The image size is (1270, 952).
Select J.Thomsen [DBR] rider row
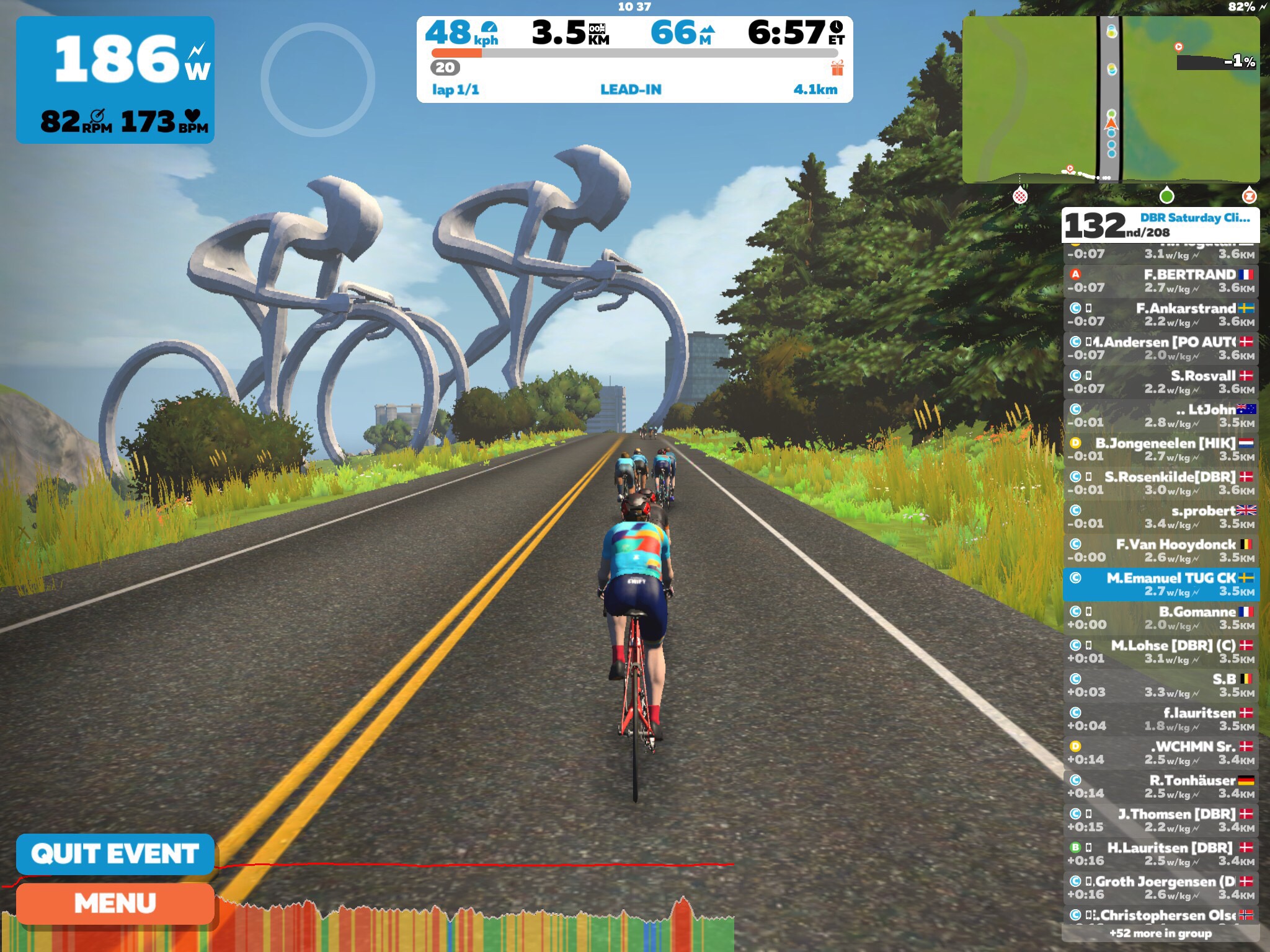point(1161,820)
